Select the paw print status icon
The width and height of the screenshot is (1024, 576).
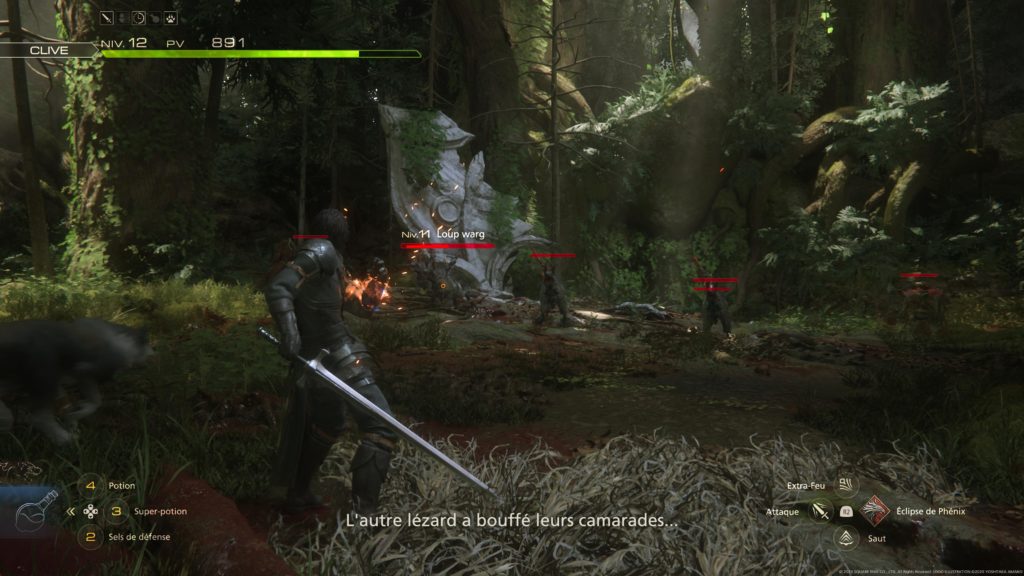(x=171, y=17)
